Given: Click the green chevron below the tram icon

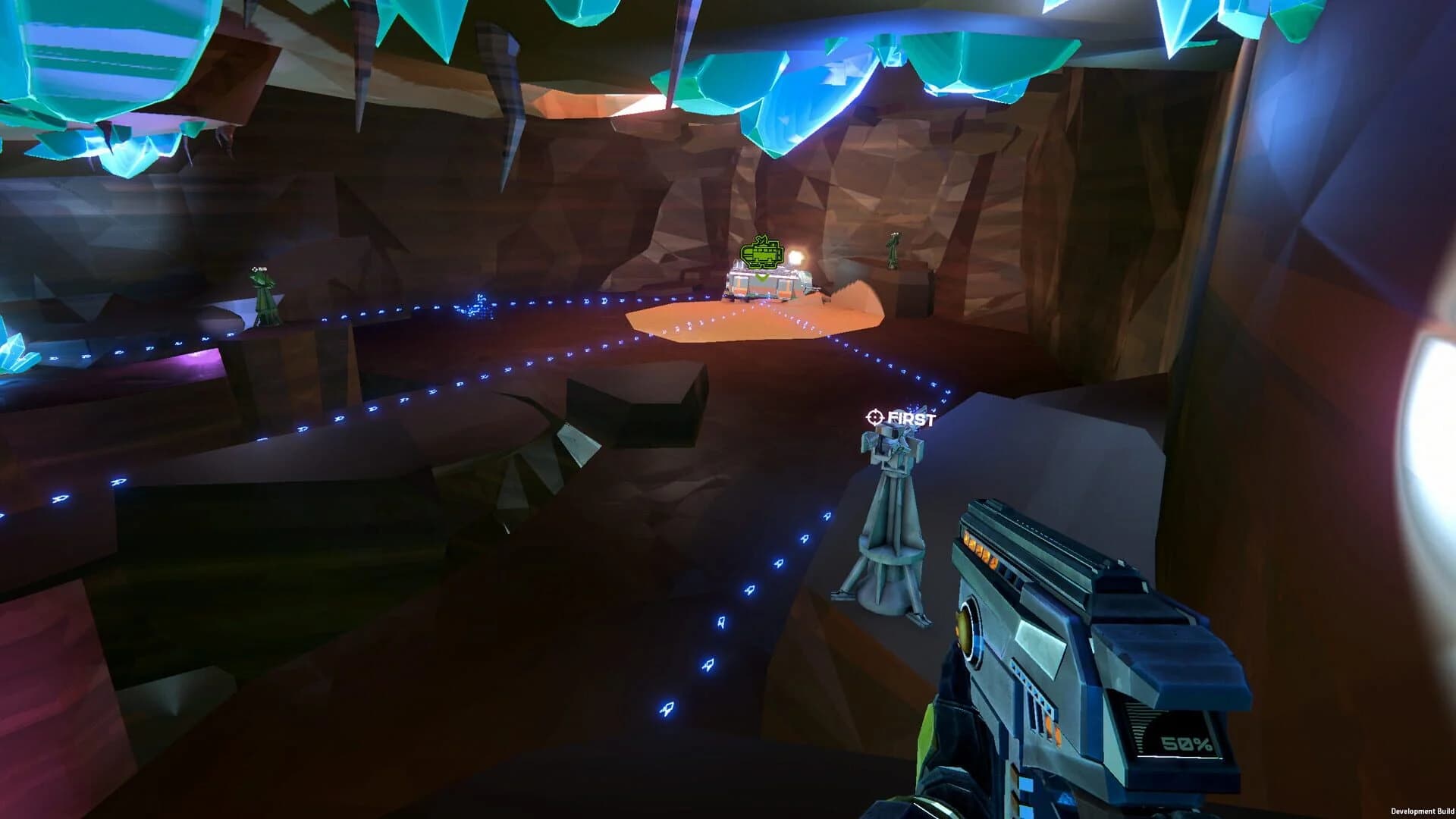Looking at the screenshot, I should click(x=761, y=276).
